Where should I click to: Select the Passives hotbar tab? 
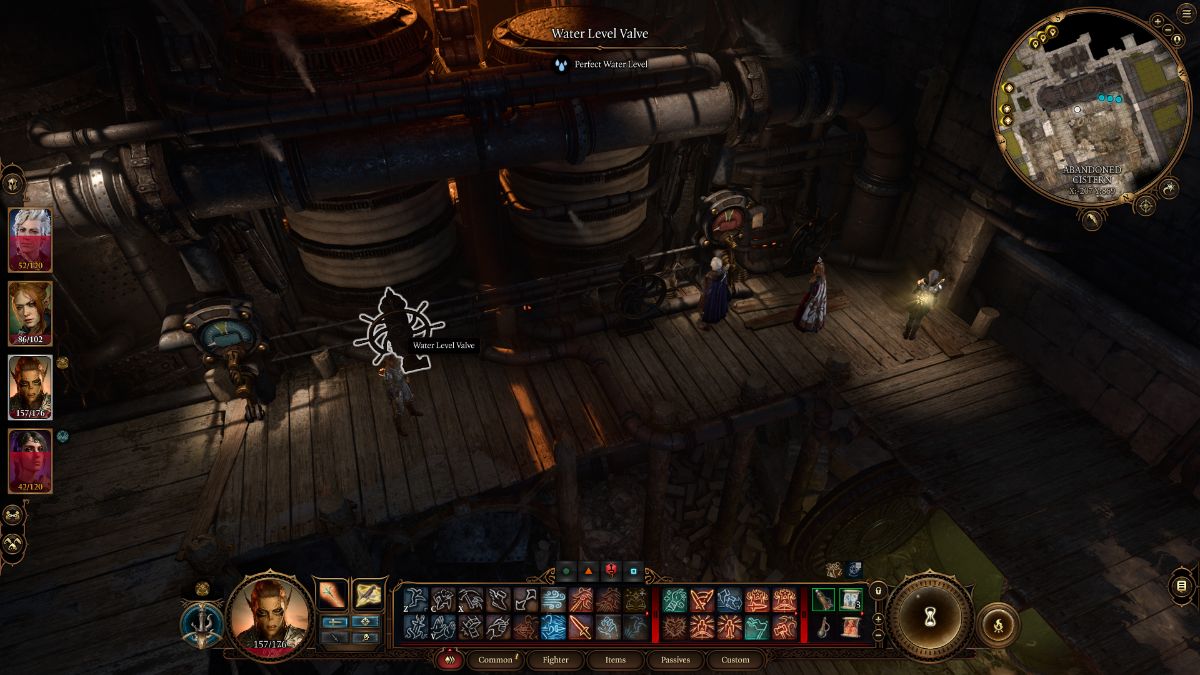pyautogui.click(x=675, y=660)
